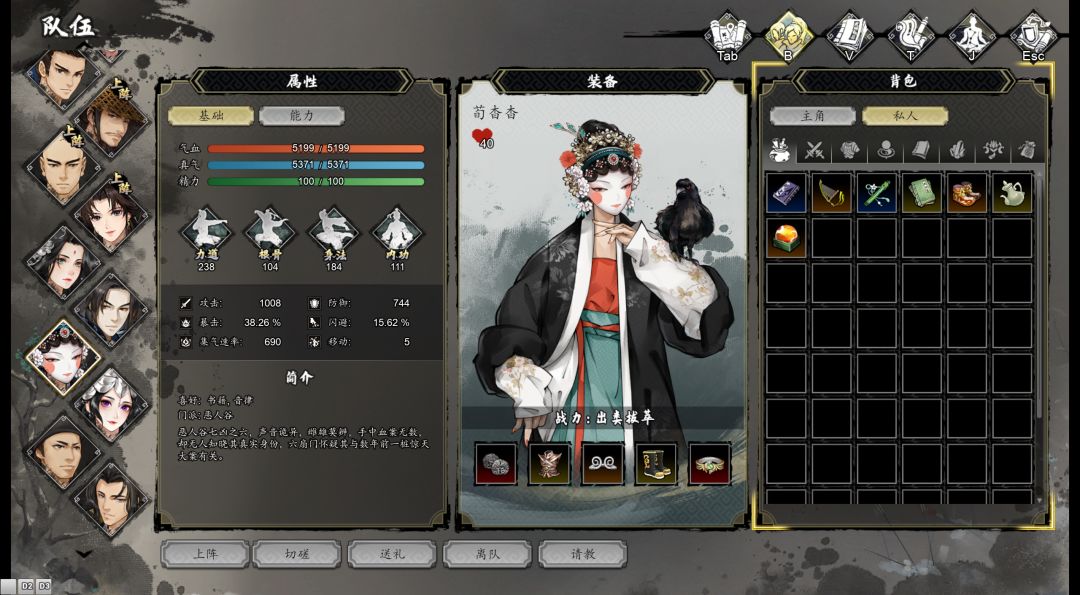Give a gift with the 送礼 button
This screenshot has width=1080, height=595.
[x=392, y=554]
